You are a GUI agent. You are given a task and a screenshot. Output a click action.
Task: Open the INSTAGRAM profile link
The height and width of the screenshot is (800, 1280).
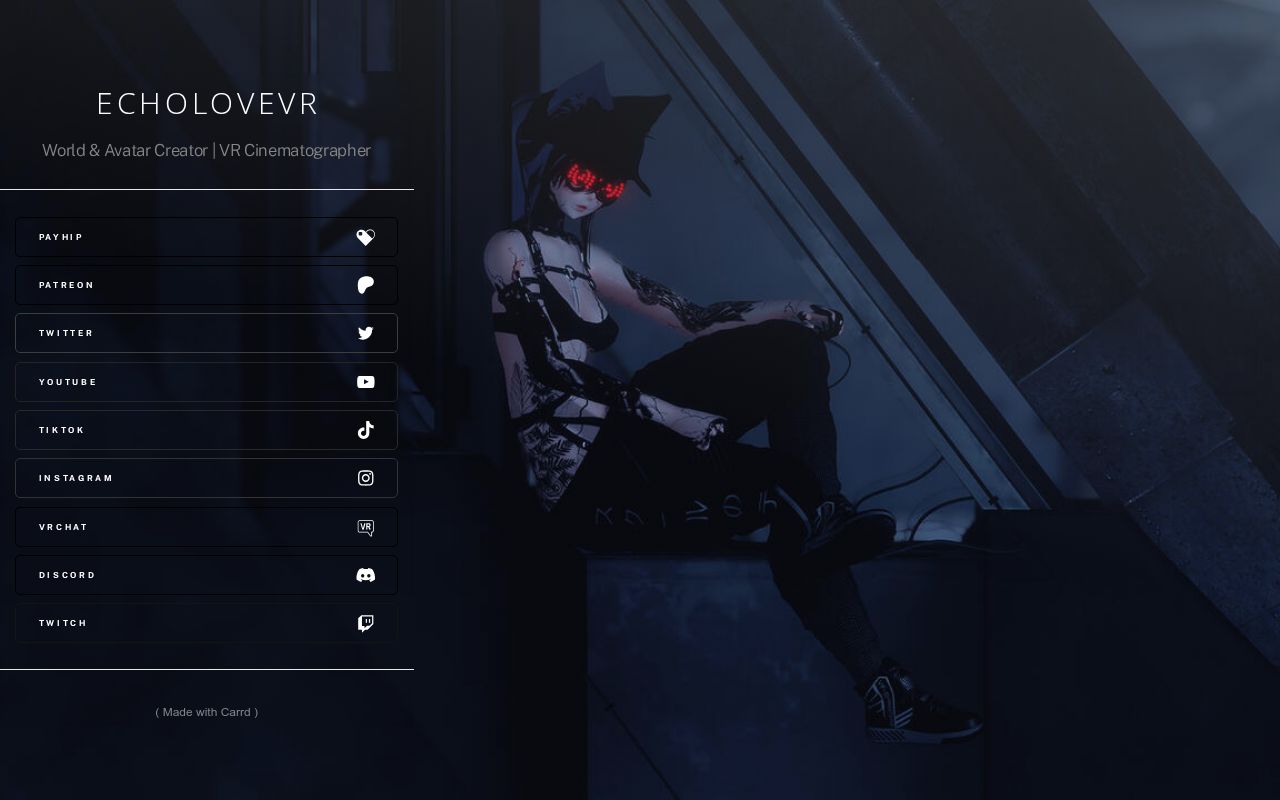click(x=180, y=478)
